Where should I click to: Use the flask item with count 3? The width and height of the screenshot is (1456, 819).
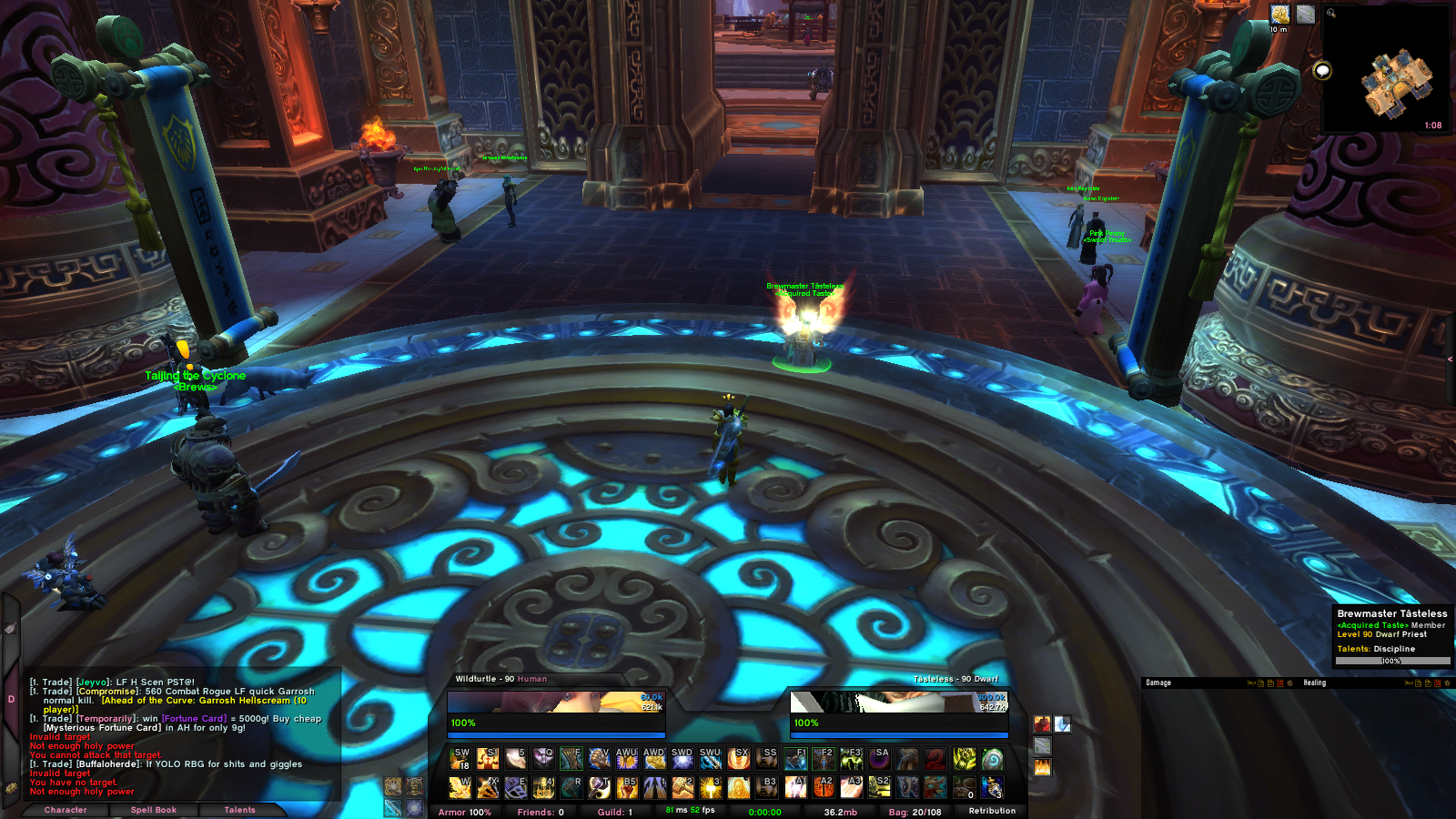click(993, 787)
